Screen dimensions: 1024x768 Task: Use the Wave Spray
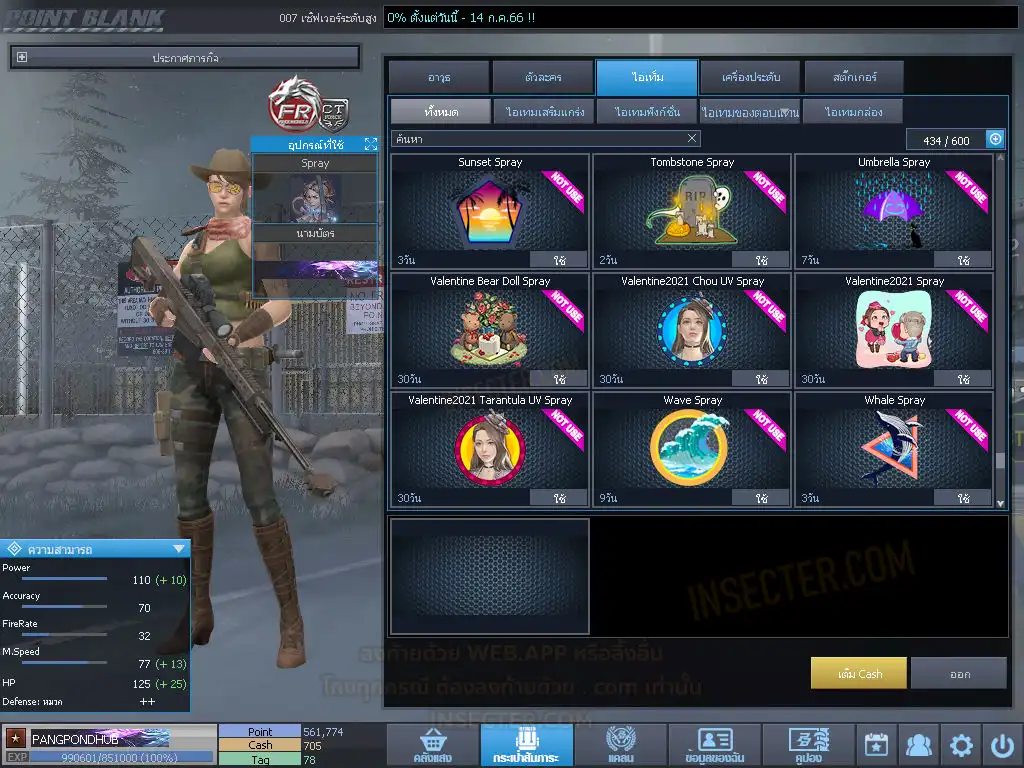(761, 497)
